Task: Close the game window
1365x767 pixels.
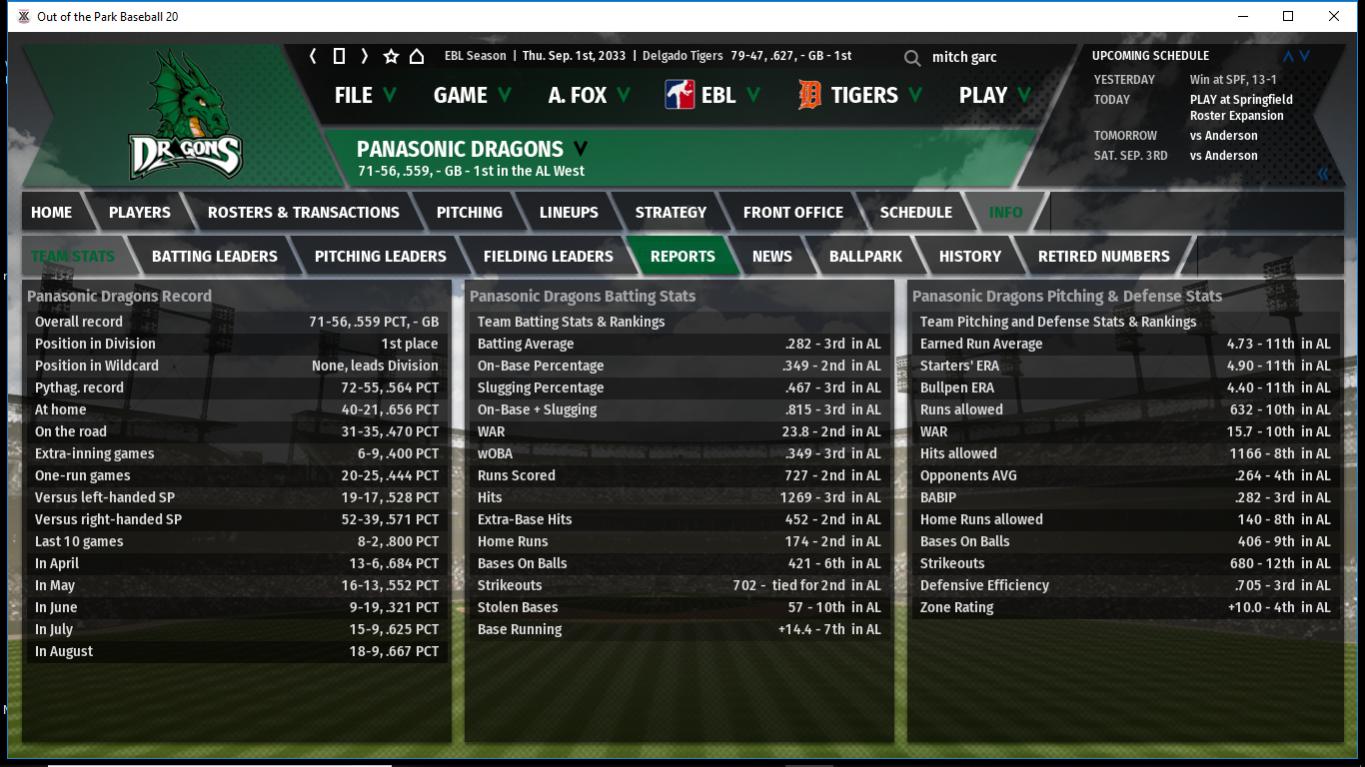Action: [x=1333, y=16]
